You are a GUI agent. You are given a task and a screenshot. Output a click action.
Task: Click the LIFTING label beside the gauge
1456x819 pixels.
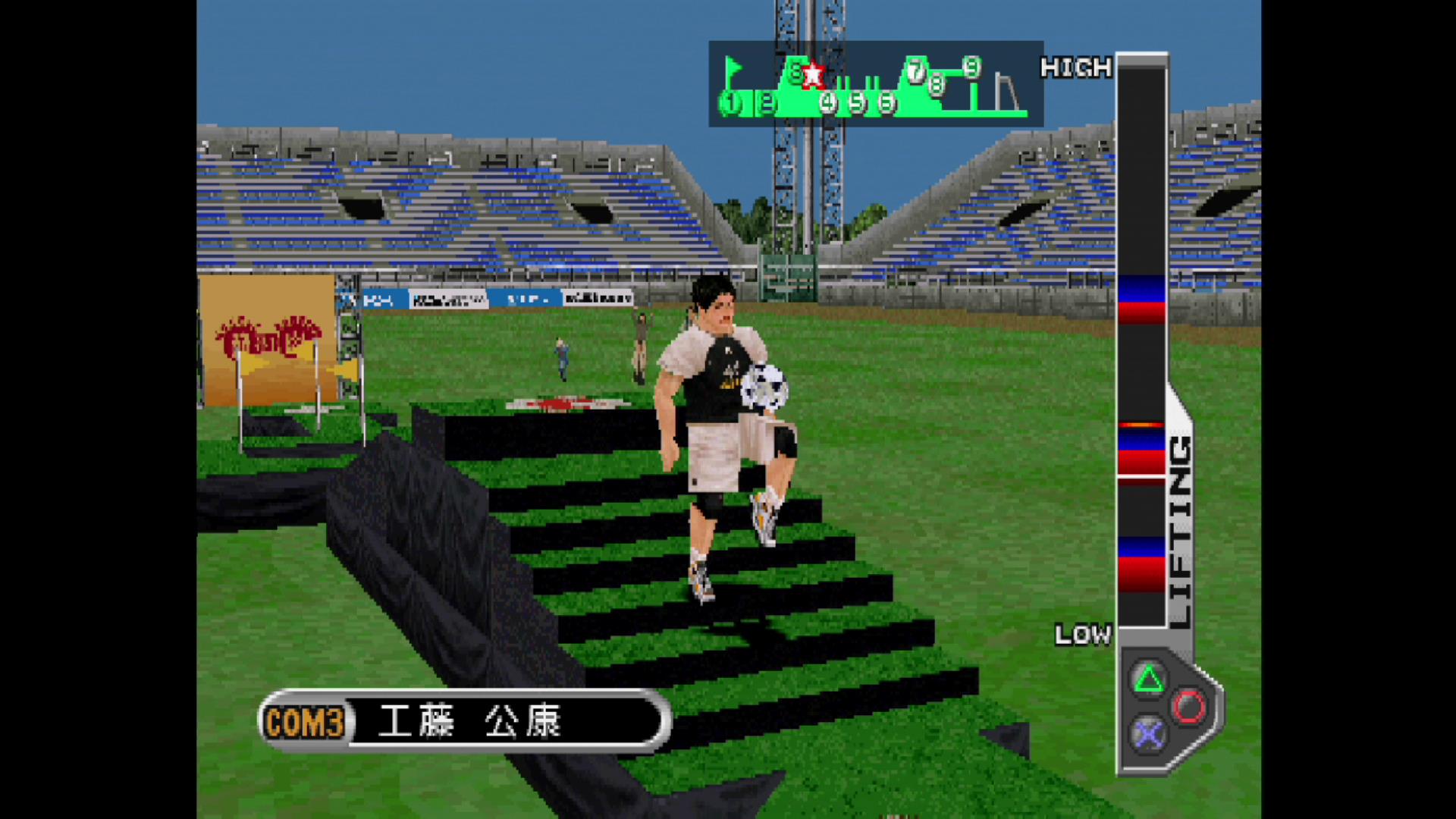1179,523
